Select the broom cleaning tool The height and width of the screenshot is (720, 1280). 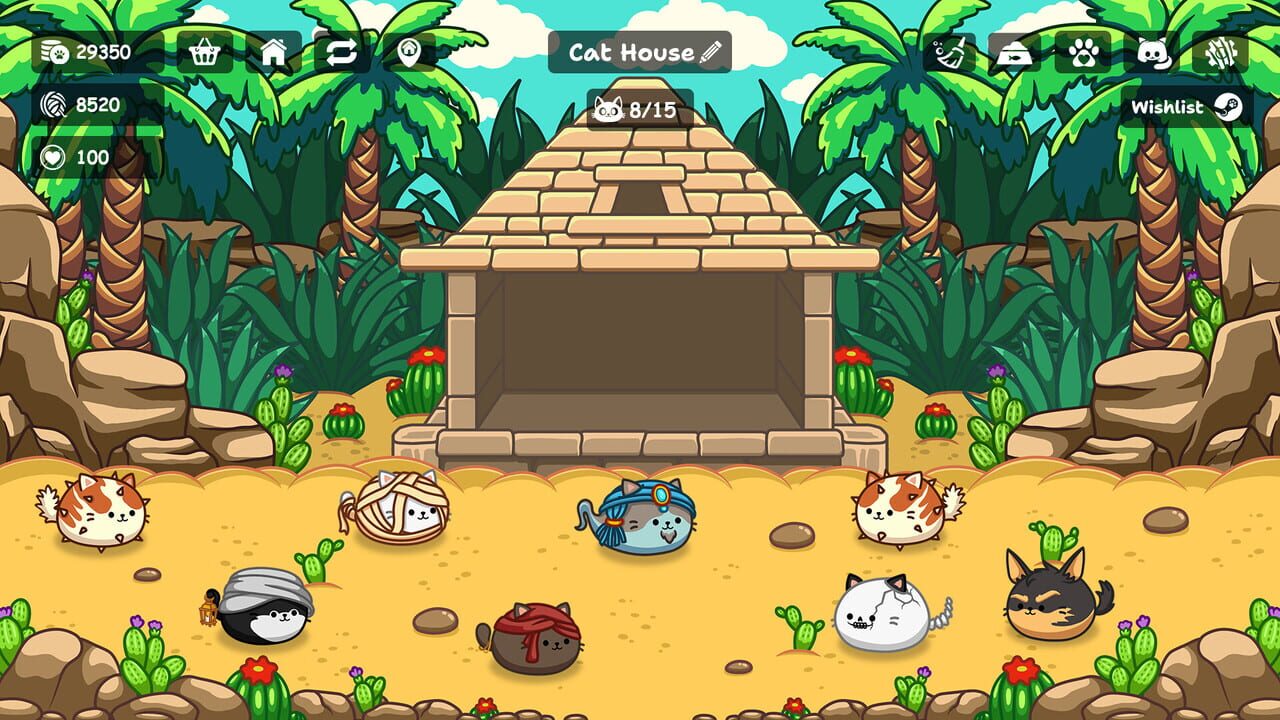(x=949, y=52)
